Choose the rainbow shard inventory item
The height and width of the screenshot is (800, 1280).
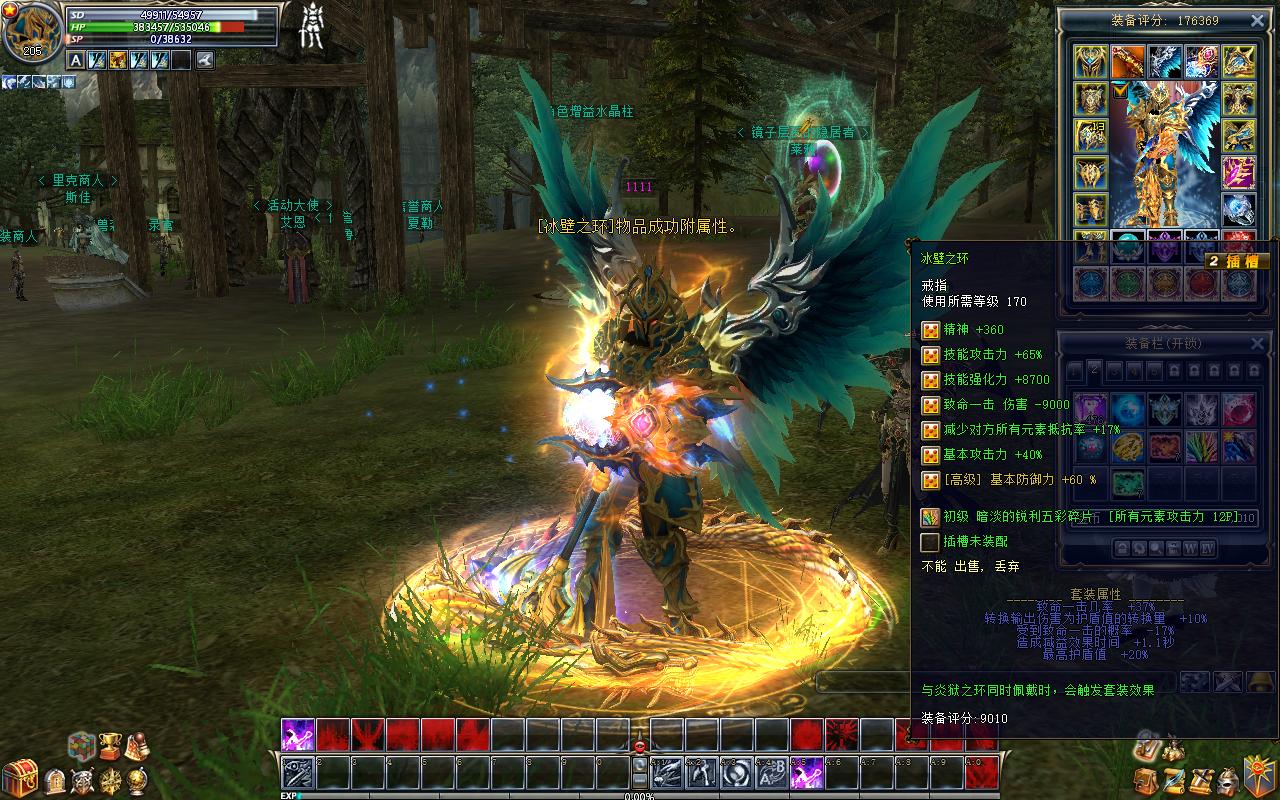(x=1201, y=446)
